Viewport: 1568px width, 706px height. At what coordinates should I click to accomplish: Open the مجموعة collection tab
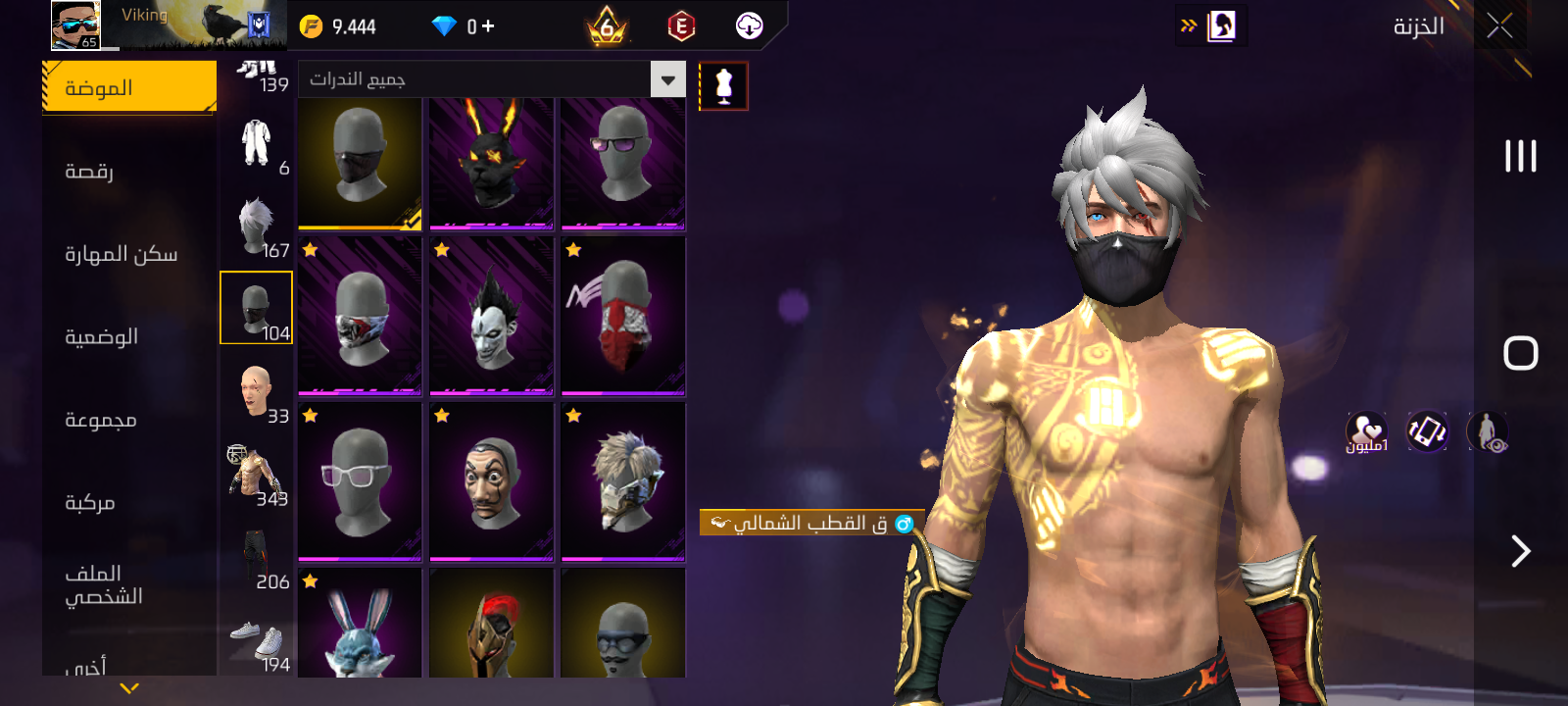pyautogui.click(x=100, y=420)
